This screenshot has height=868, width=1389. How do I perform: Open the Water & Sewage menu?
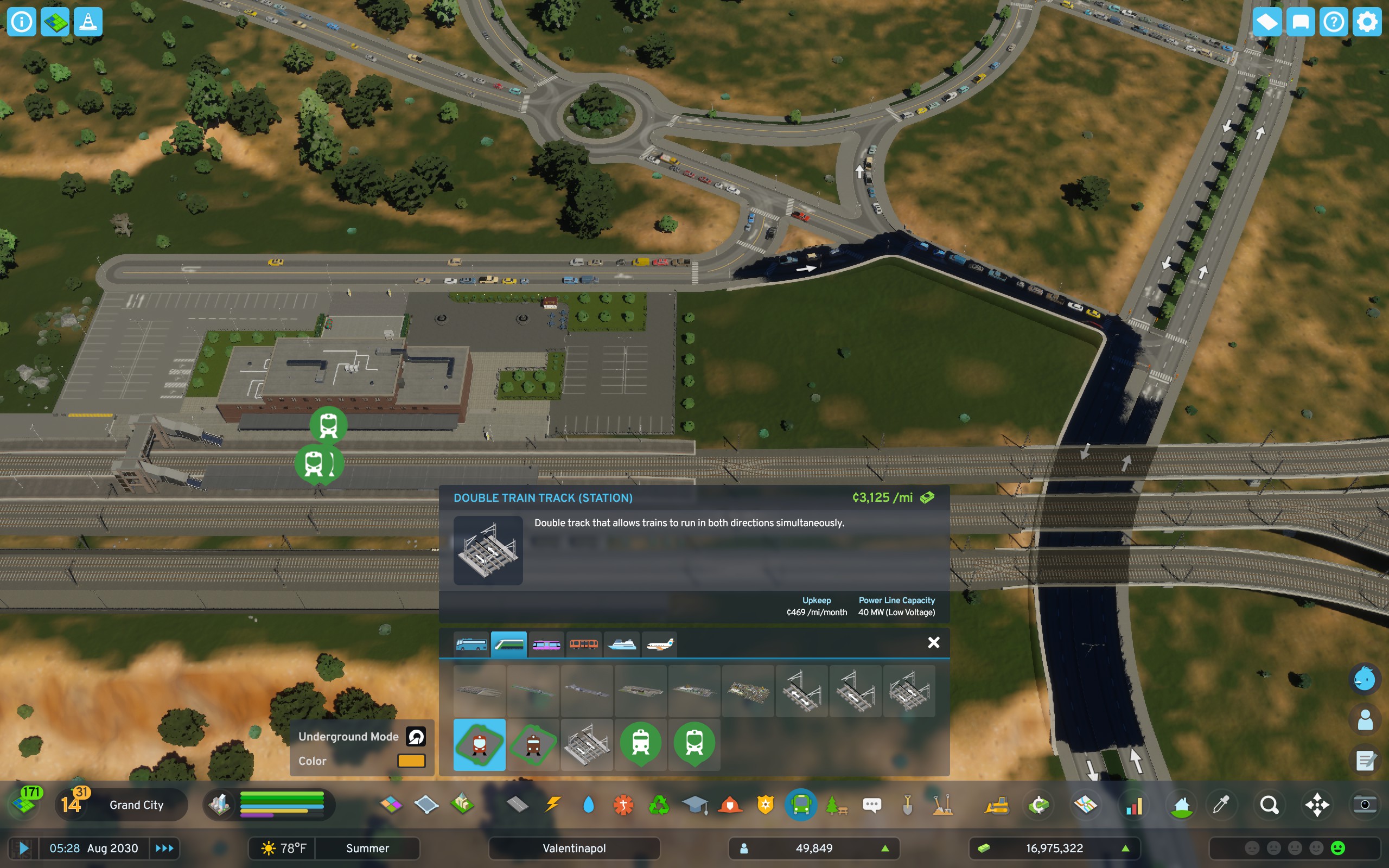click(589, 805)
